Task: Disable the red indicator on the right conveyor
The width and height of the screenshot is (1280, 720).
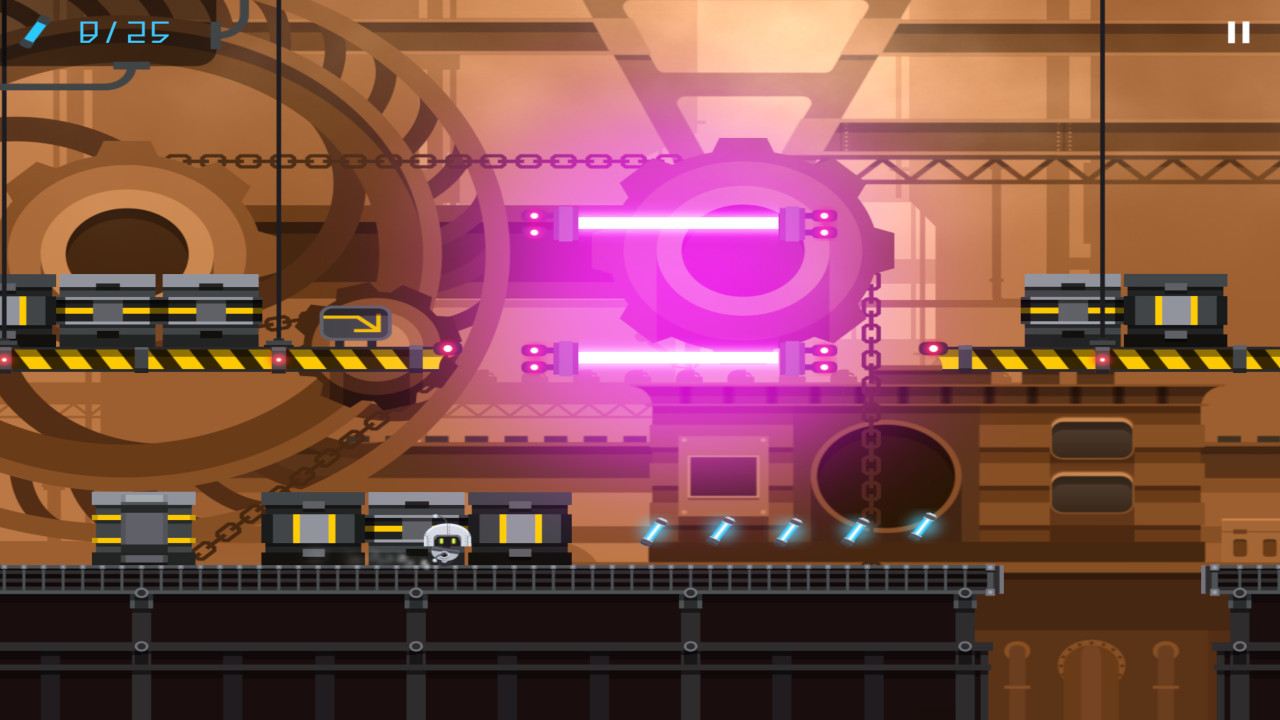Action: point(933,346)
